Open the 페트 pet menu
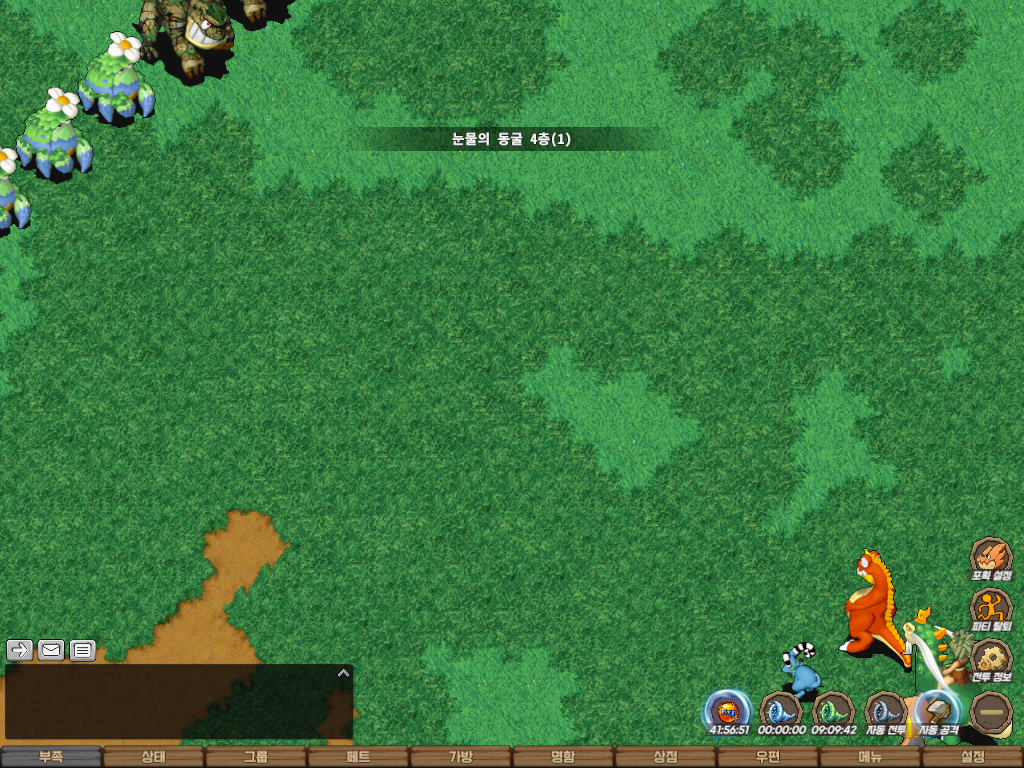 tap(358, 757)
